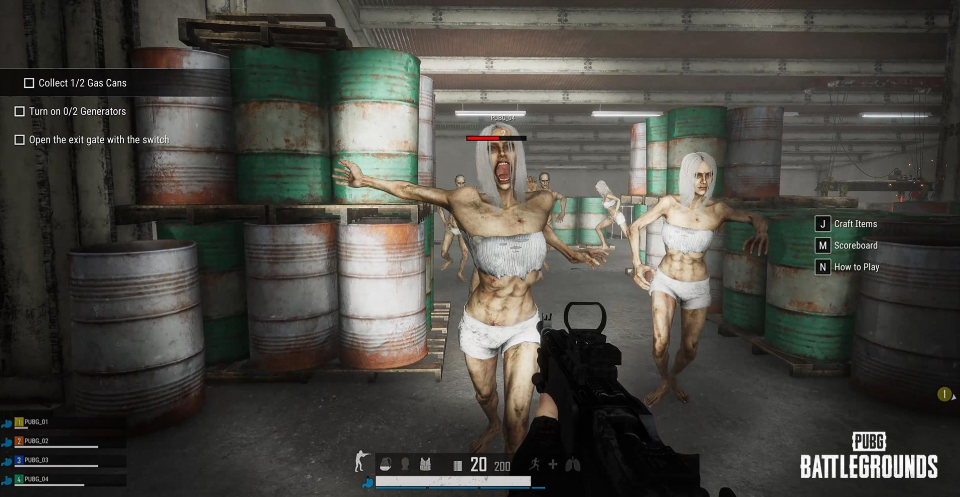The width and height of the screenshot is (960, 497).
Task: Pick teammate PUBG_04 in squad list
Action: pos(36,479)
